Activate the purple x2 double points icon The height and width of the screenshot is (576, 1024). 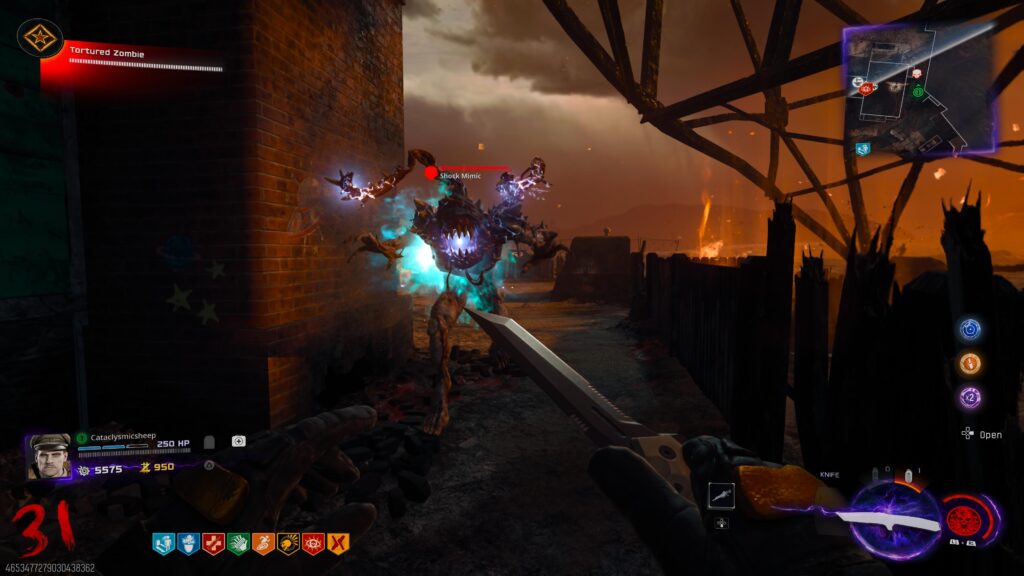coord(969,397)
